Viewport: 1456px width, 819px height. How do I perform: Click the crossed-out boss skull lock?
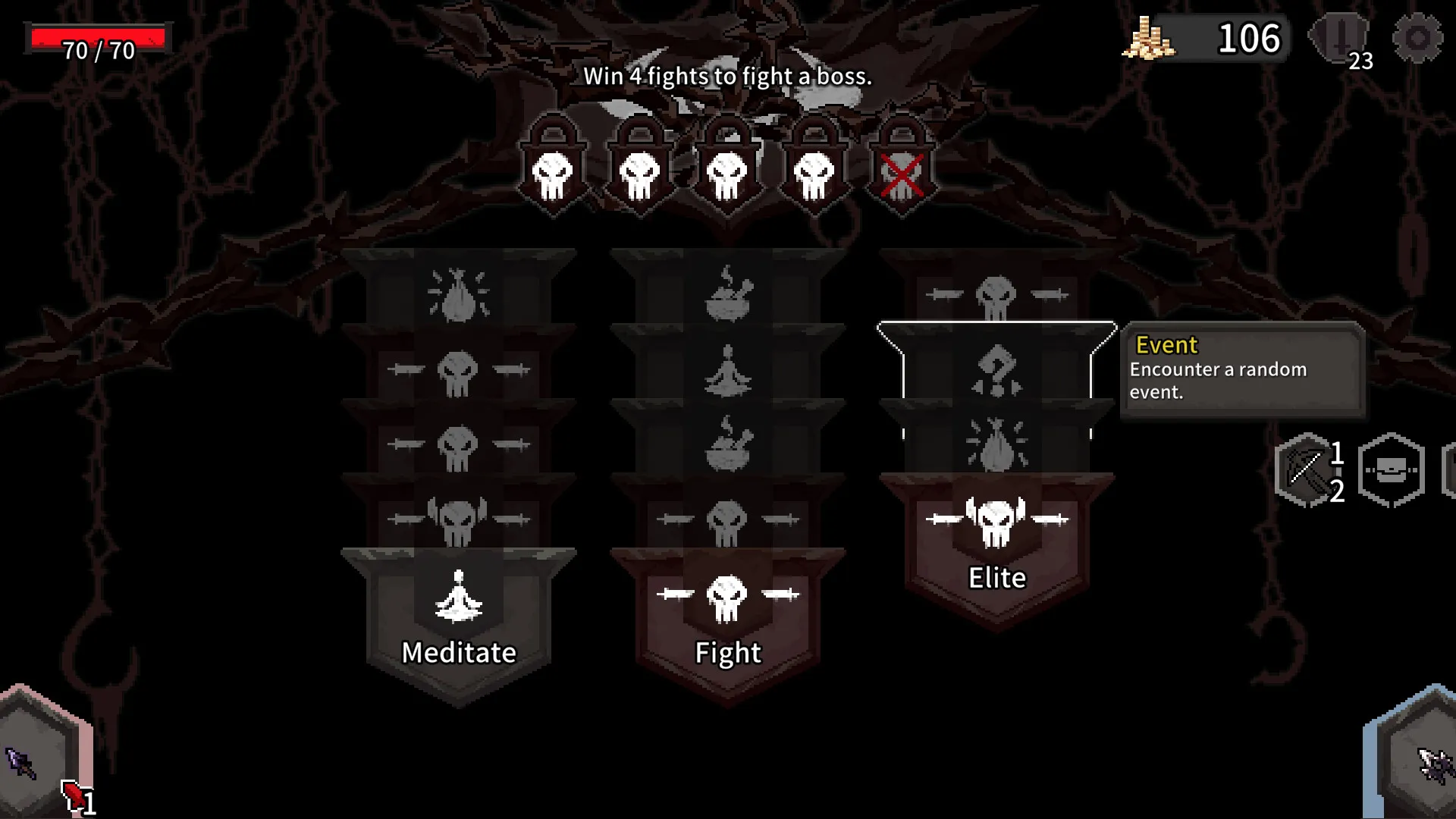pyautogui.click(x=902, y=171)
